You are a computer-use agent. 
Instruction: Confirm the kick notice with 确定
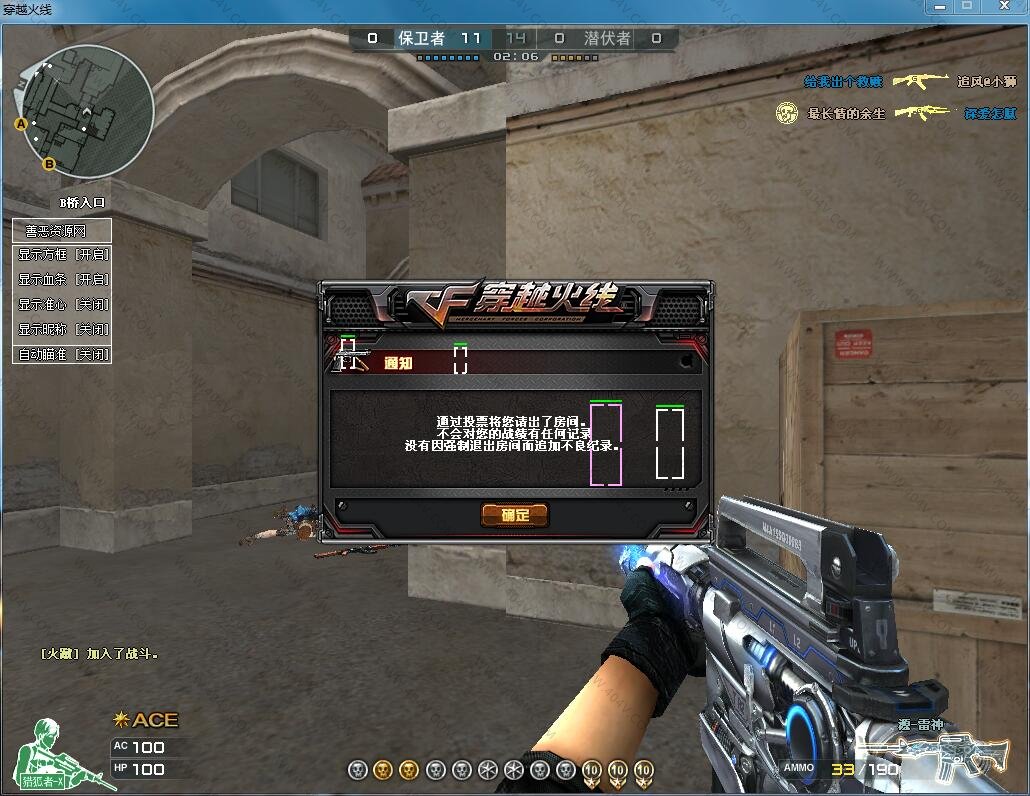(x=515, y=515)
